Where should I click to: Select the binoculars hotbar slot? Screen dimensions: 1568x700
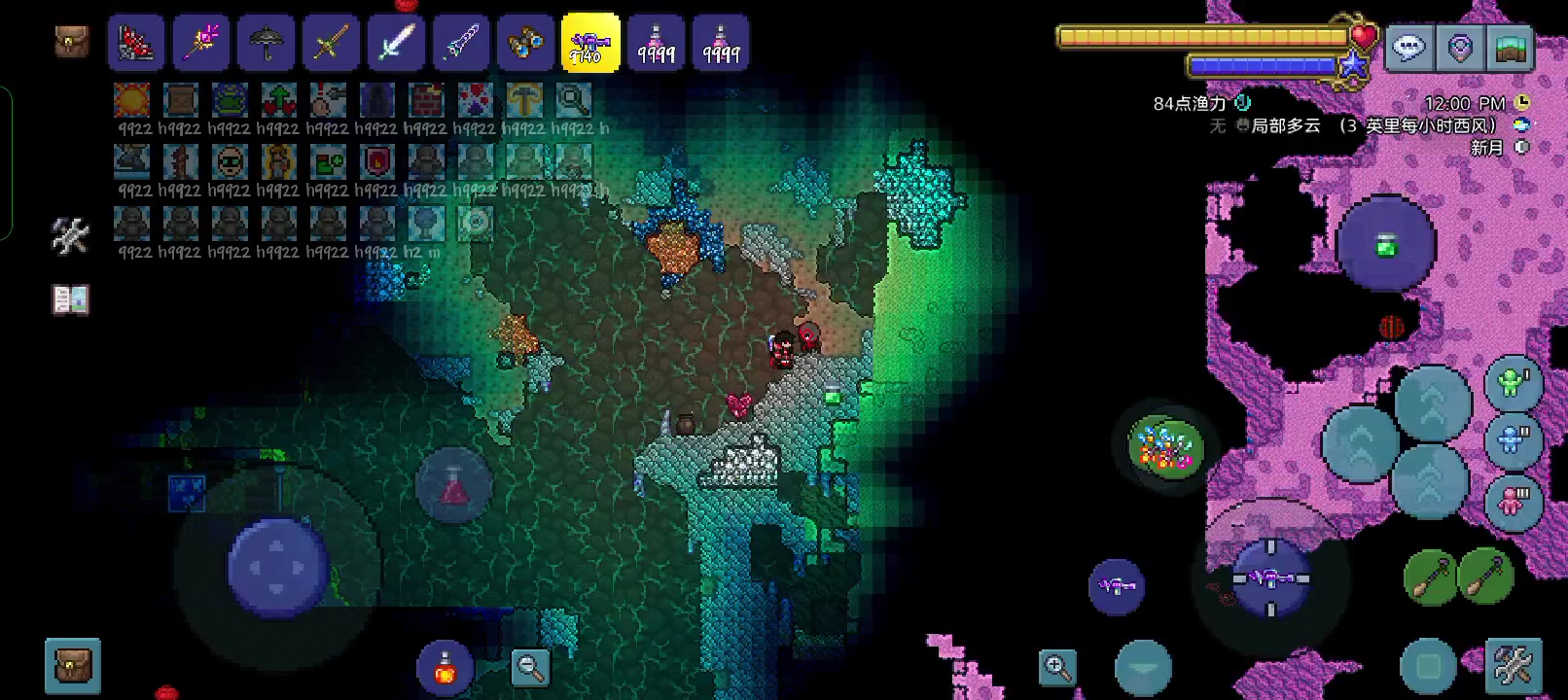525,44
